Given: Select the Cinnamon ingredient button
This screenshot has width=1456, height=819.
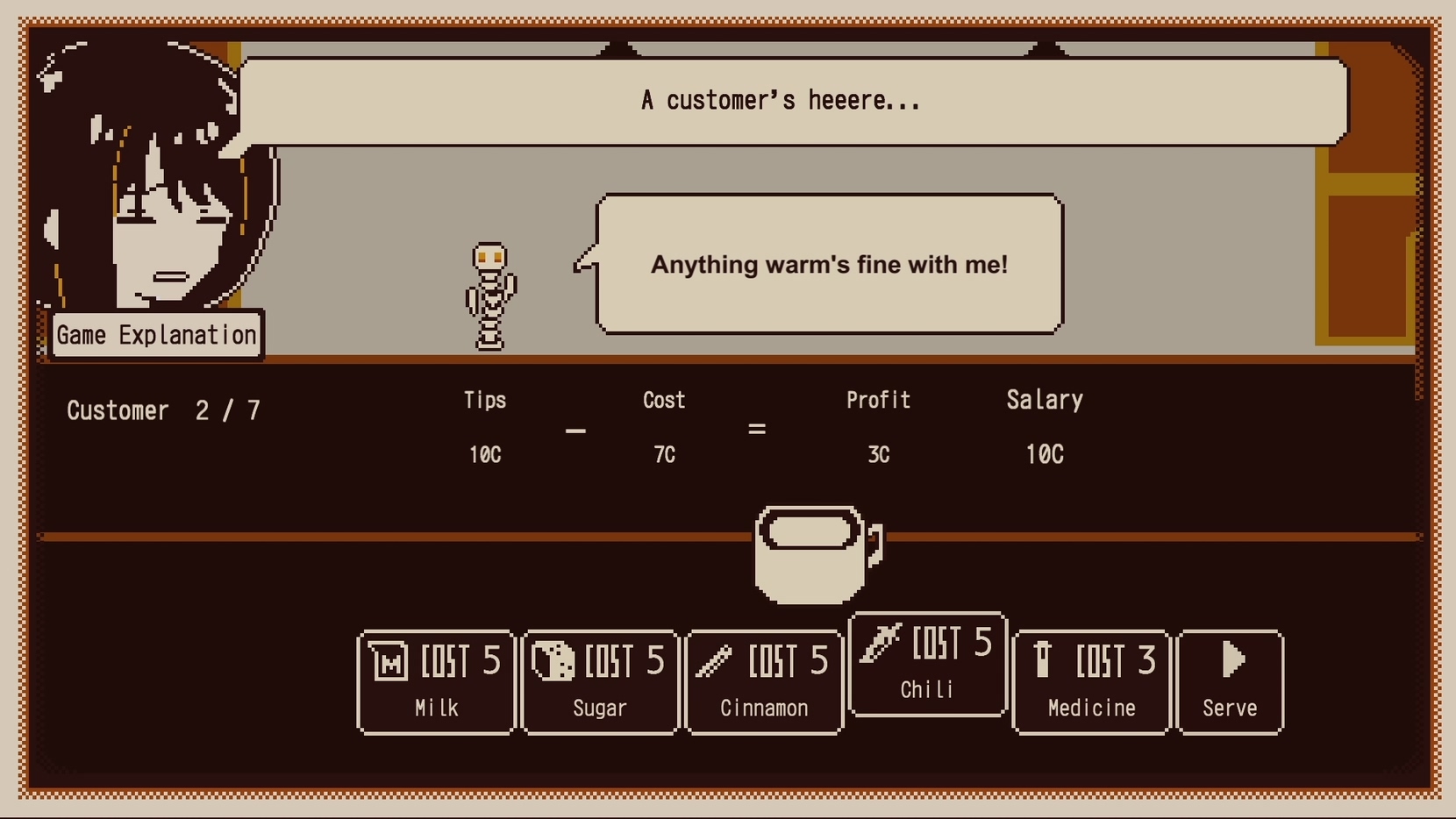Looking at the screenshot, I should 764,681.
